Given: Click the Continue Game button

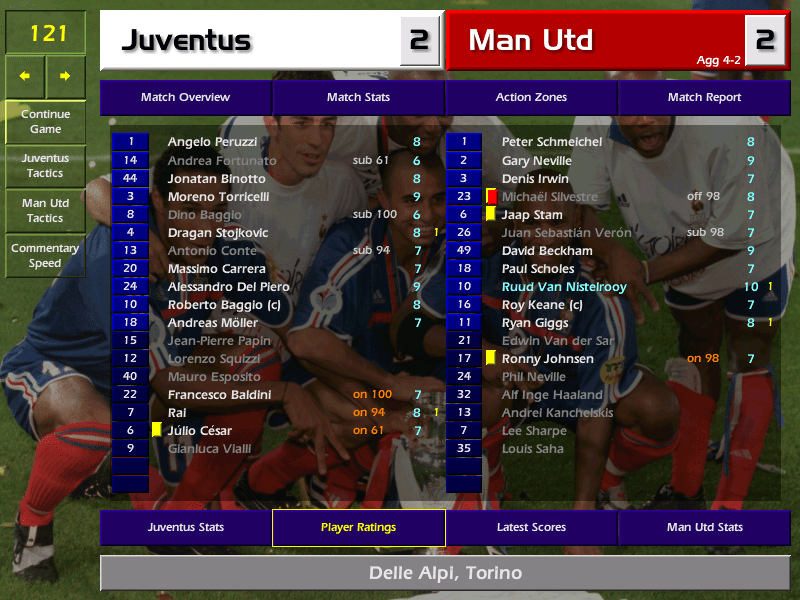Looking at the screenshot, I should click(45, 122).
